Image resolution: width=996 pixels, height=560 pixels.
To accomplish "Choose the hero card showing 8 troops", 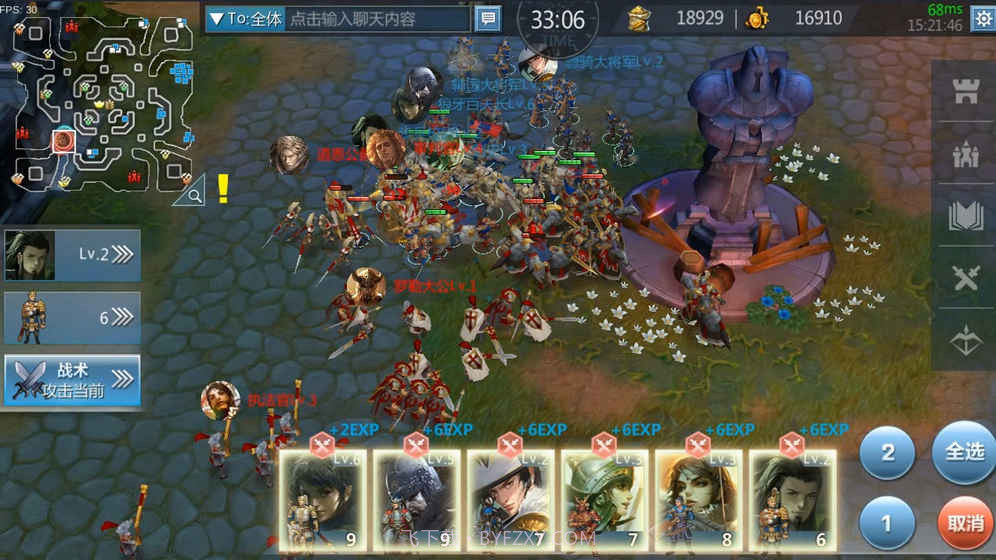I will click(697, 500).
